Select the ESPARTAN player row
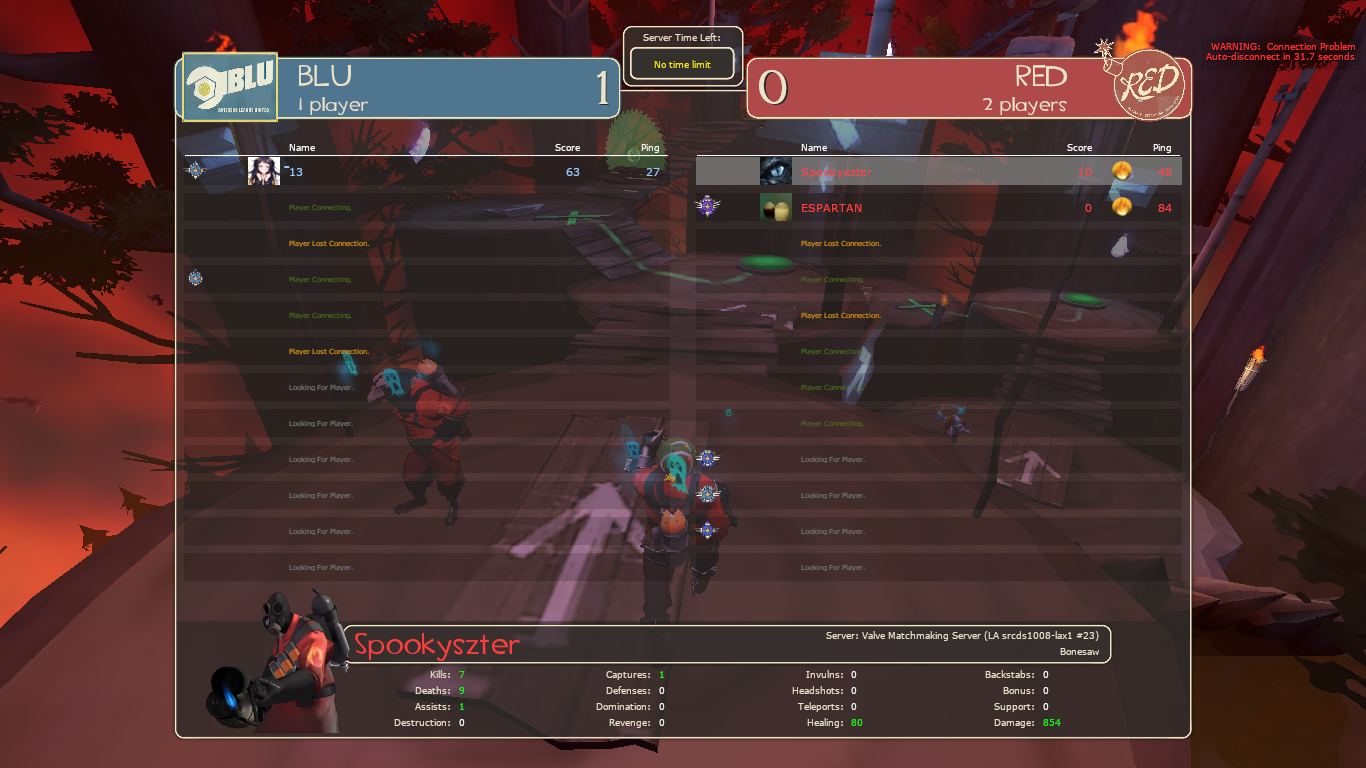1366x768 pixels. (940, 207)
